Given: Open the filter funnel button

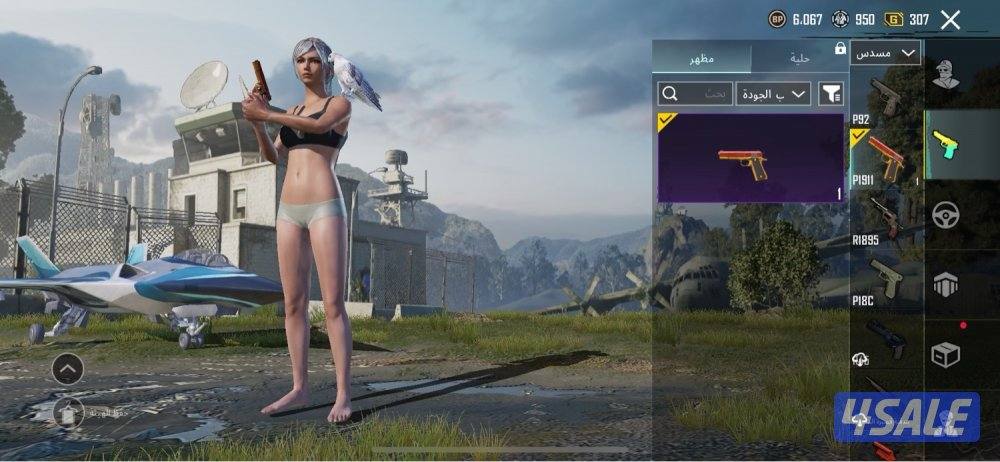Looking at the screenshot, I should tap(831, 94).
